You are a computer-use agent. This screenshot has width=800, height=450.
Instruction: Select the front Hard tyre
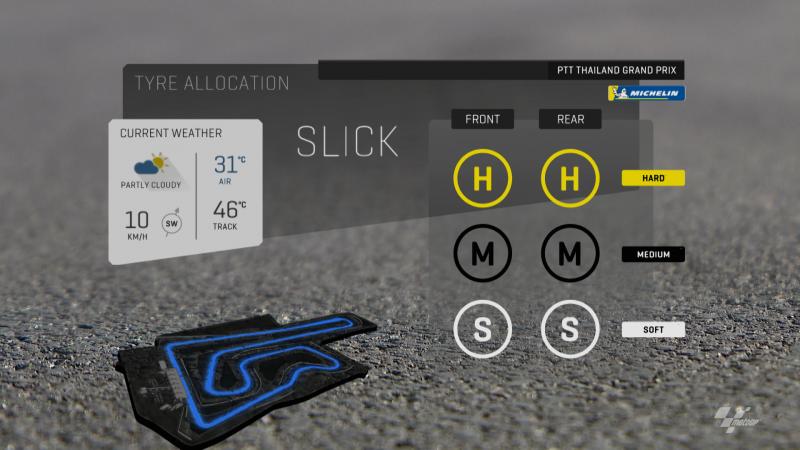click(483, 180)
